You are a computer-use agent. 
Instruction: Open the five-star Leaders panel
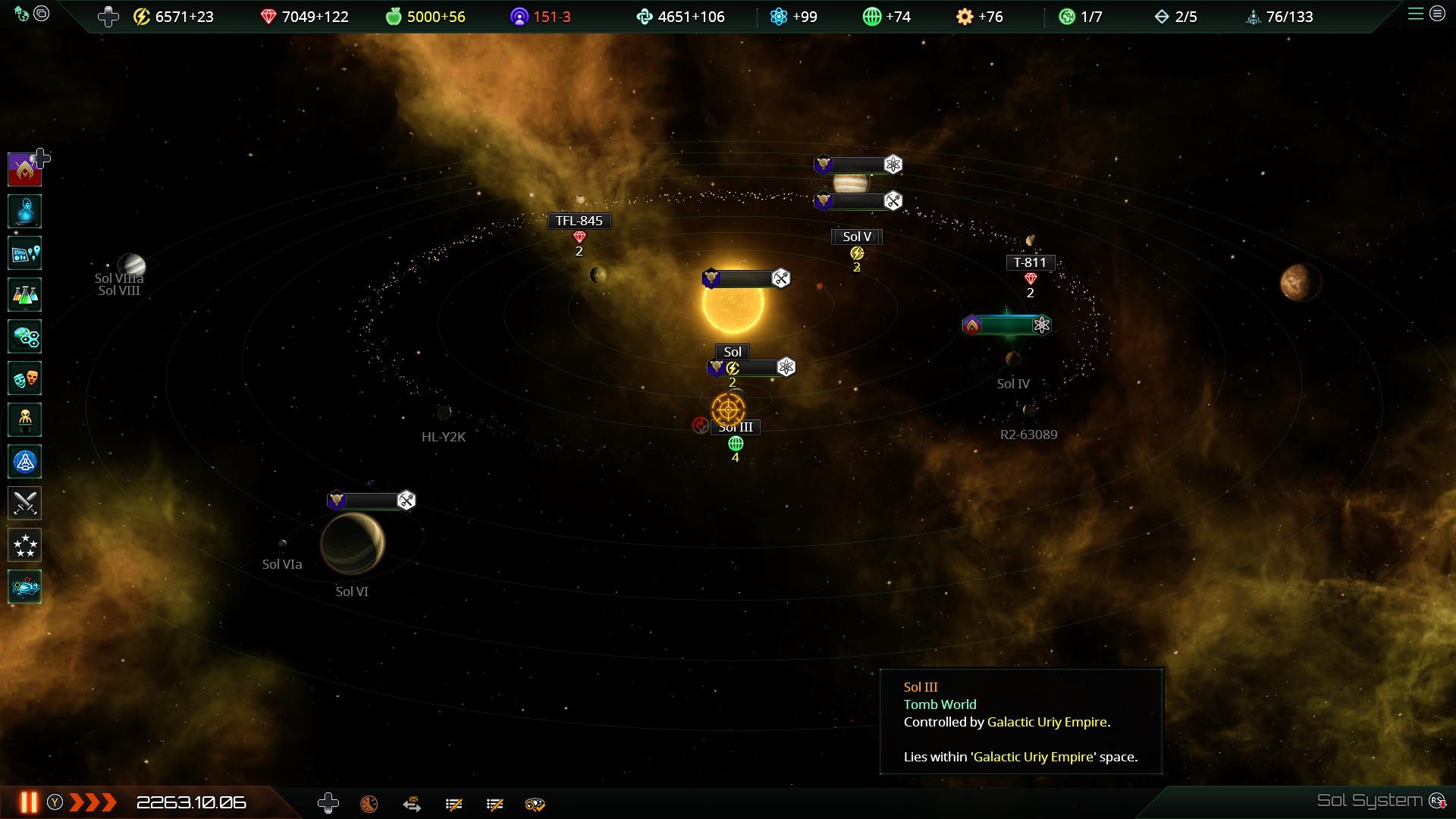coord(25,544)
